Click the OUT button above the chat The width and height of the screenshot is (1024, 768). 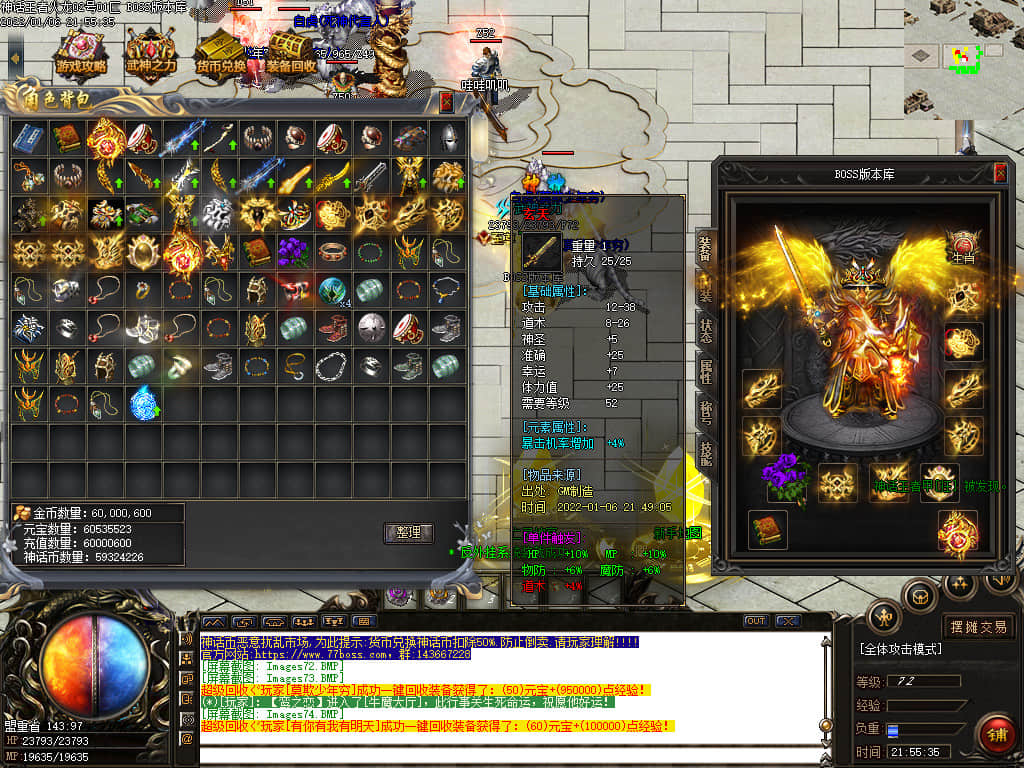756,621
